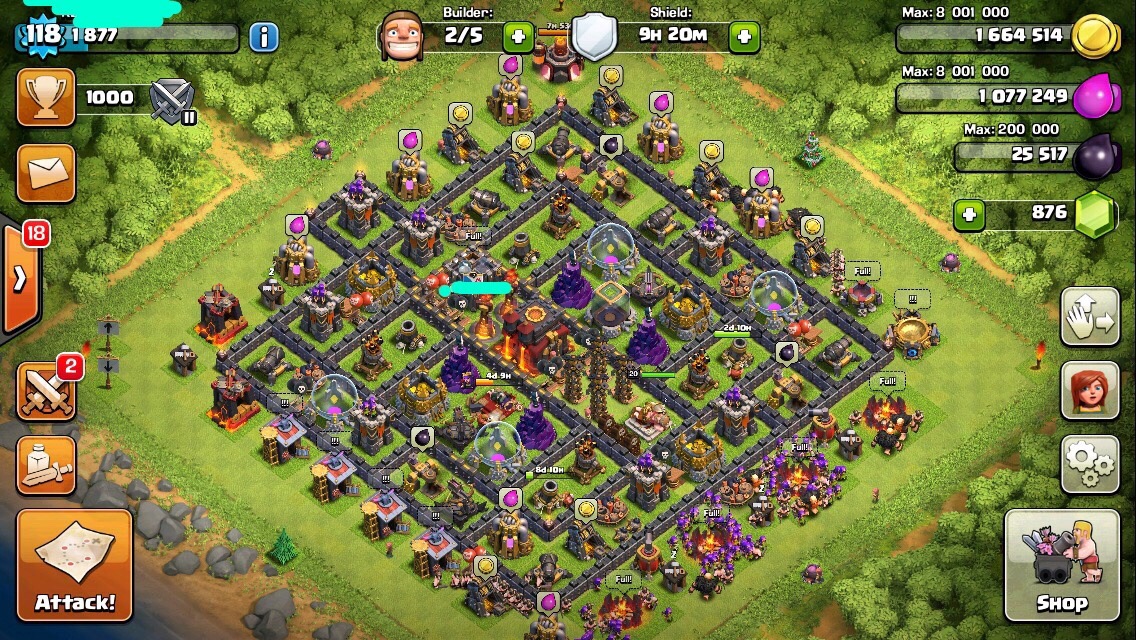Open the Attack! map button
1136x640 pixels.
(x=74, y=564)
